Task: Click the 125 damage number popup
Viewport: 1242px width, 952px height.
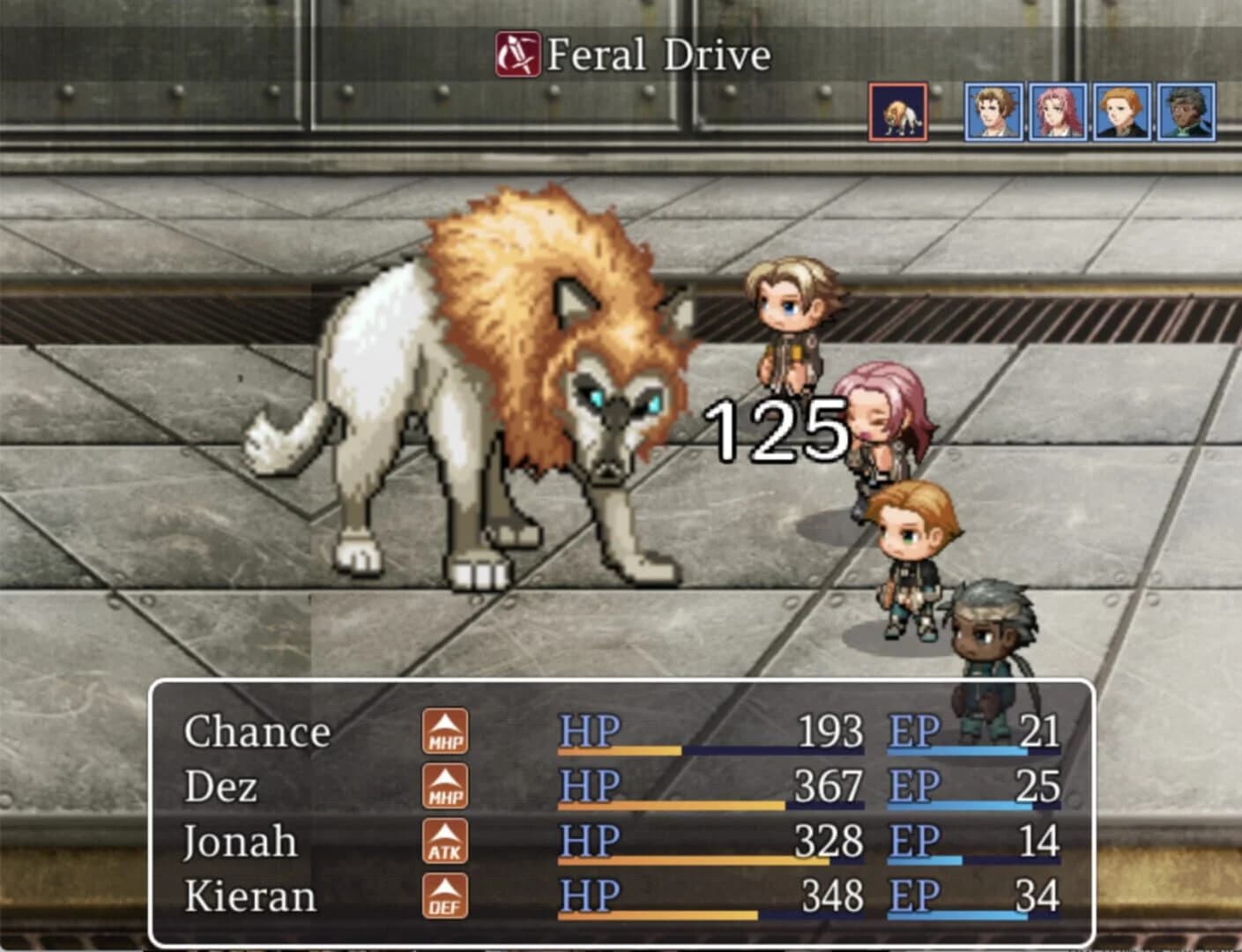Action: coord(777,429)
